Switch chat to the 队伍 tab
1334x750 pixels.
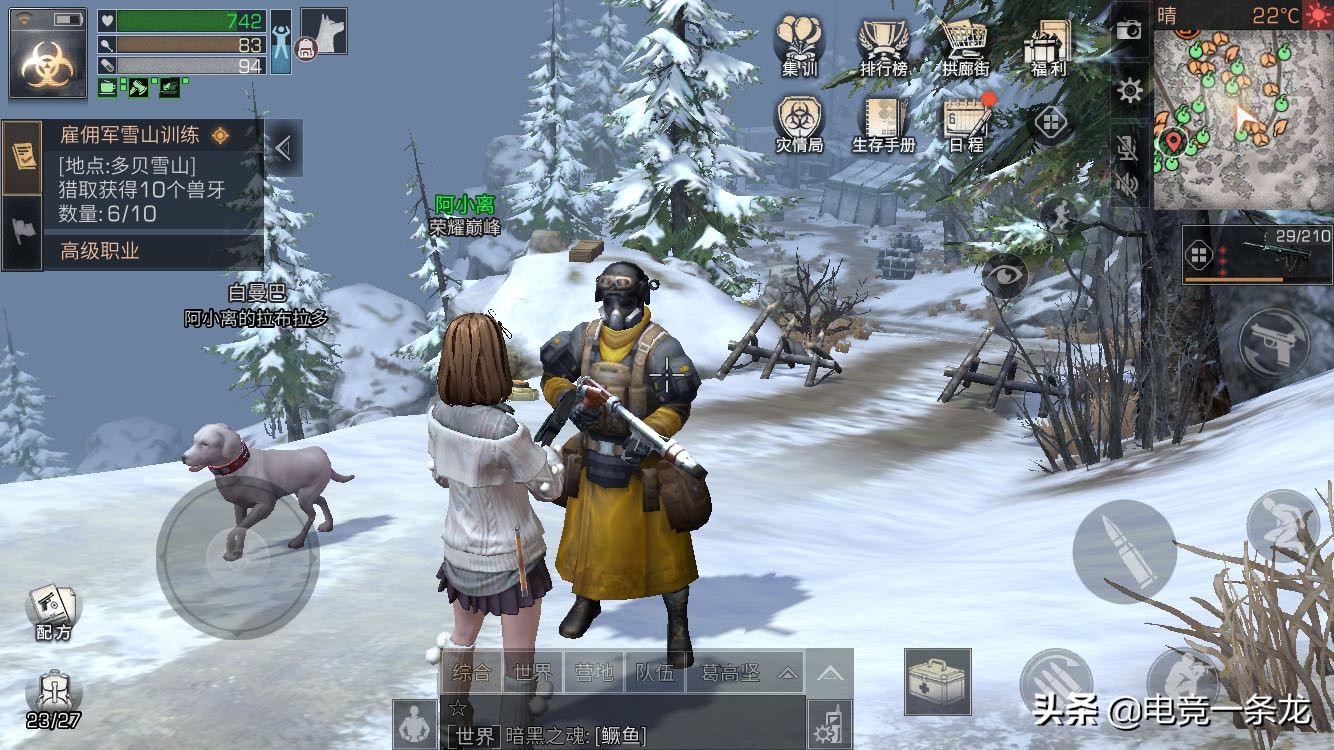pos(656,673)
